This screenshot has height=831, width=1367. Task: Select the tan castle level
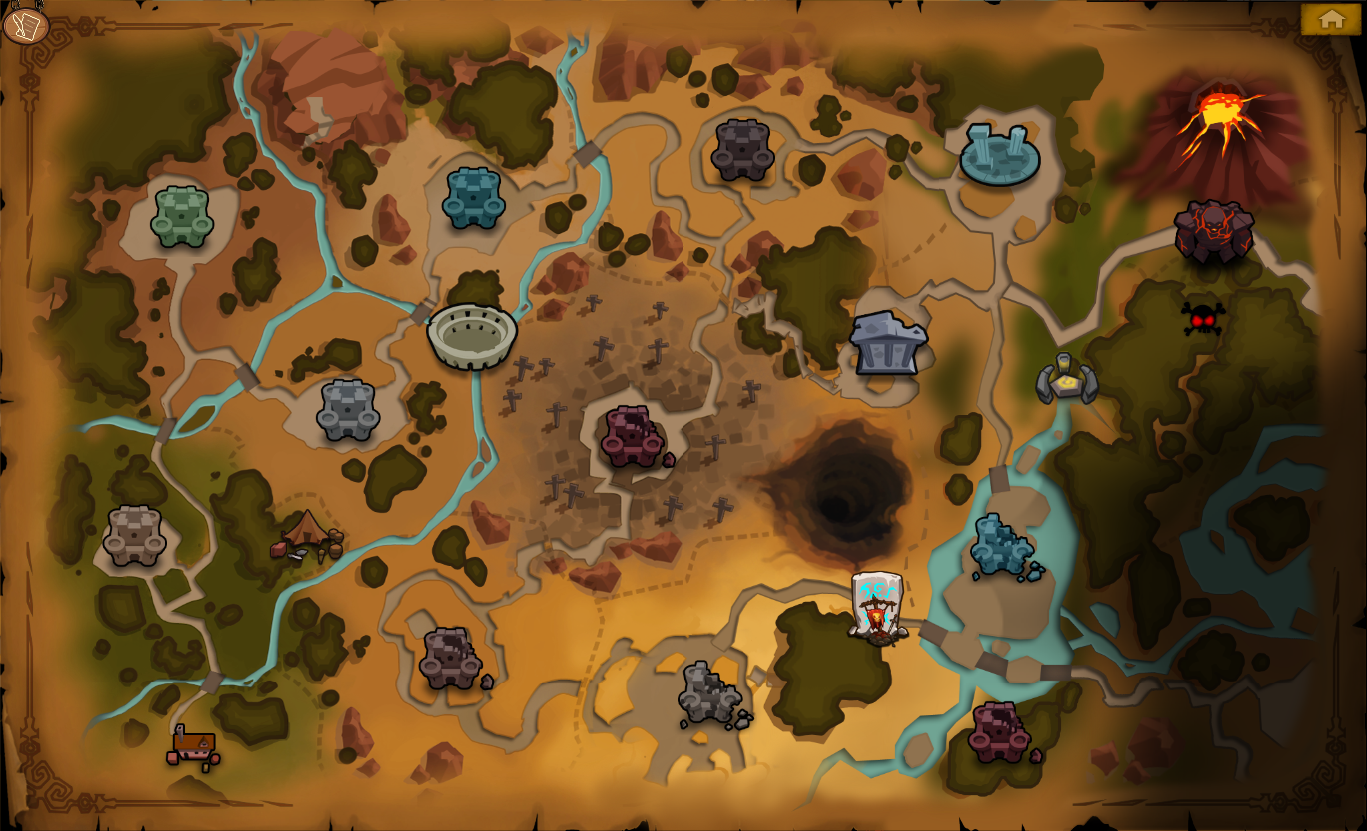[x=134, y=535]
